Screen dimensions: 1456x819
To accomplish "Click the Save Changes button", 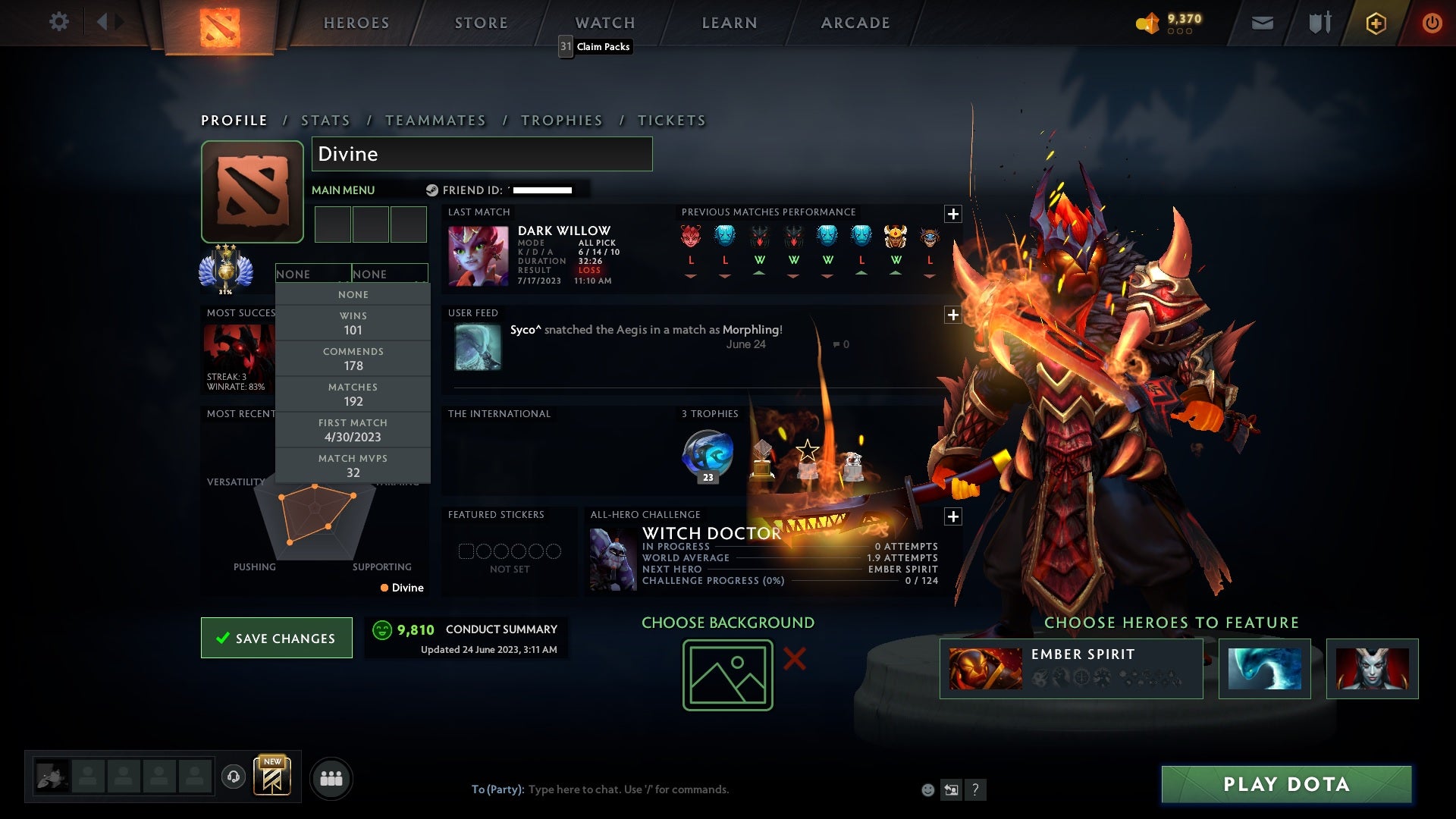I will [276, 638].
